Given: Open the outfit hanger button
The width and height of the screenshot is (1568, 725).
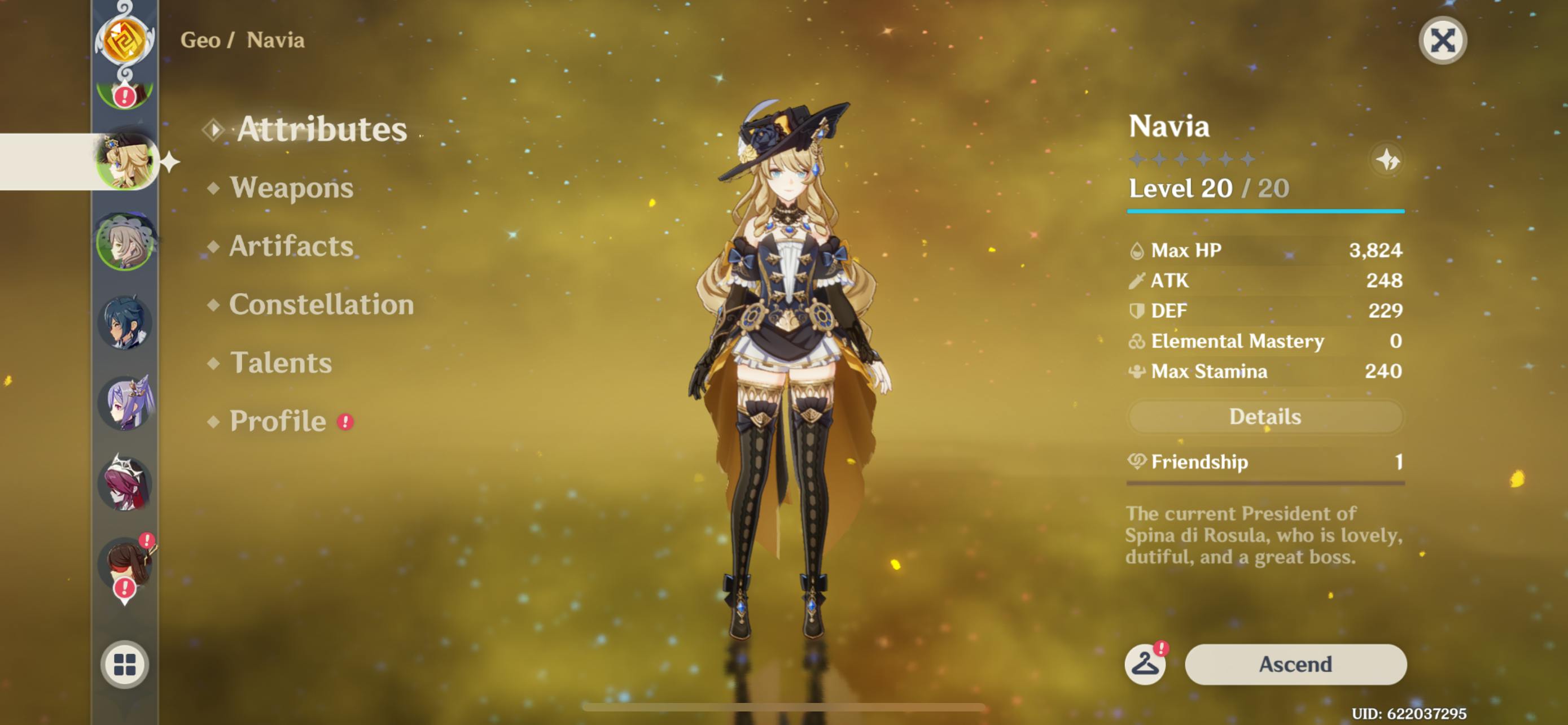Looking at the screenshot, I should tap(1144, 664).
